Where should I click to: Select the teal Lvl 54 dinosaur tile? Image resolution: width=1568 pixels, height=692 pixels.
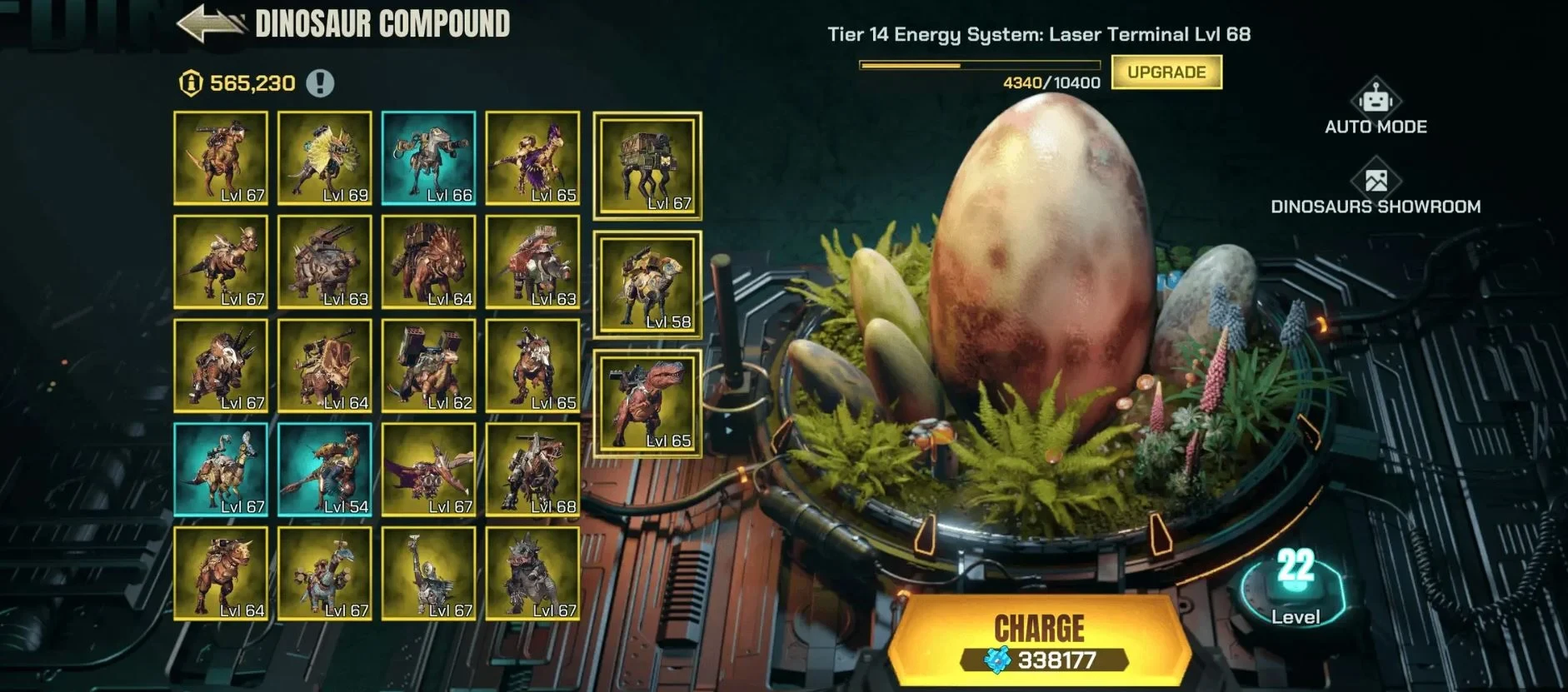click(325, 470)
